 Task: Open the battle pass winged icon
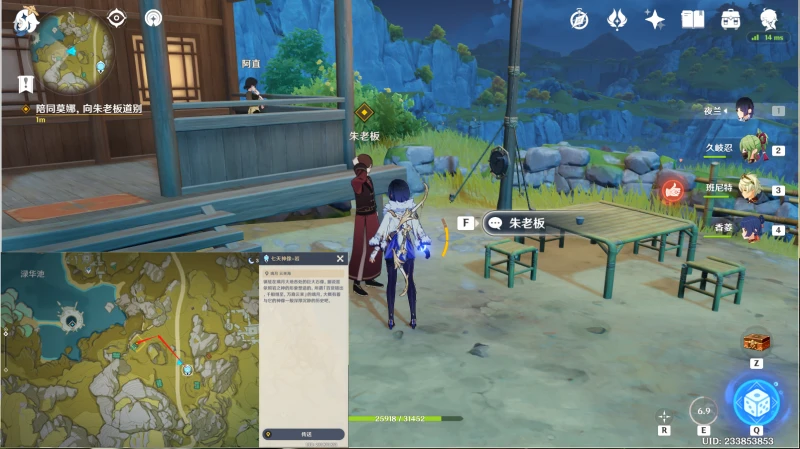(x=617, y=19)
